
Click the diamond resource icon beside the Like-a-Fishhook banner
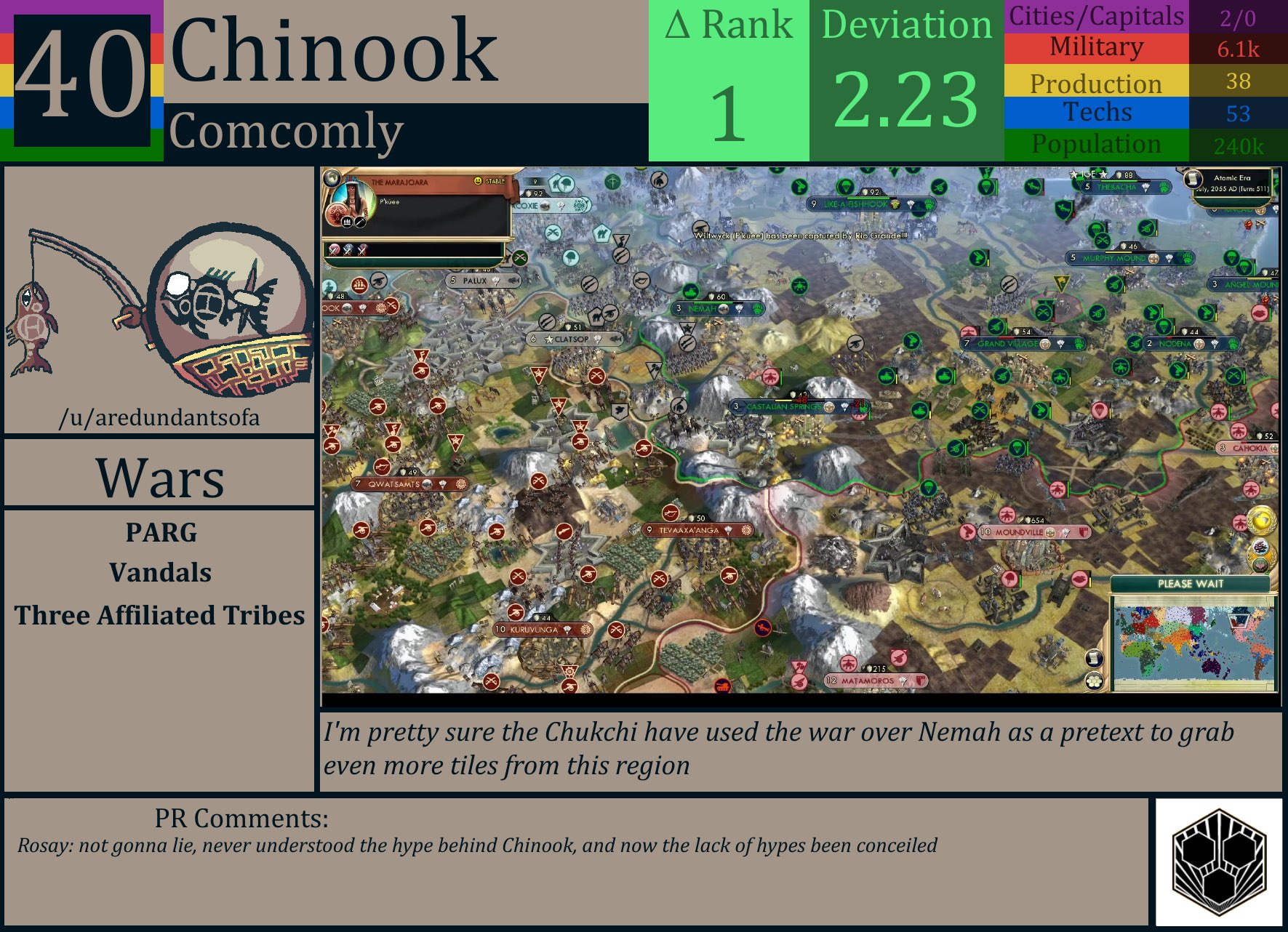911,205
